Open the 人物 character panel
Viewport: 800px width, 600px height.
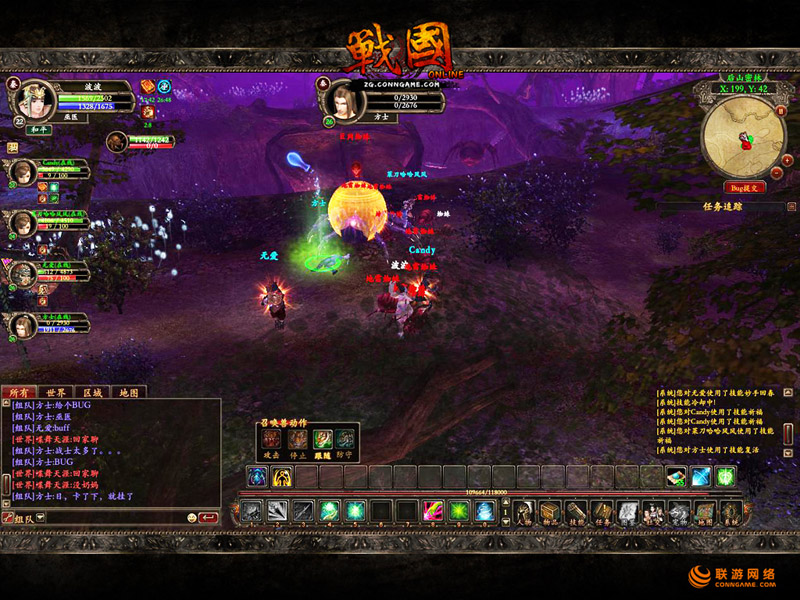click(524, 512)
